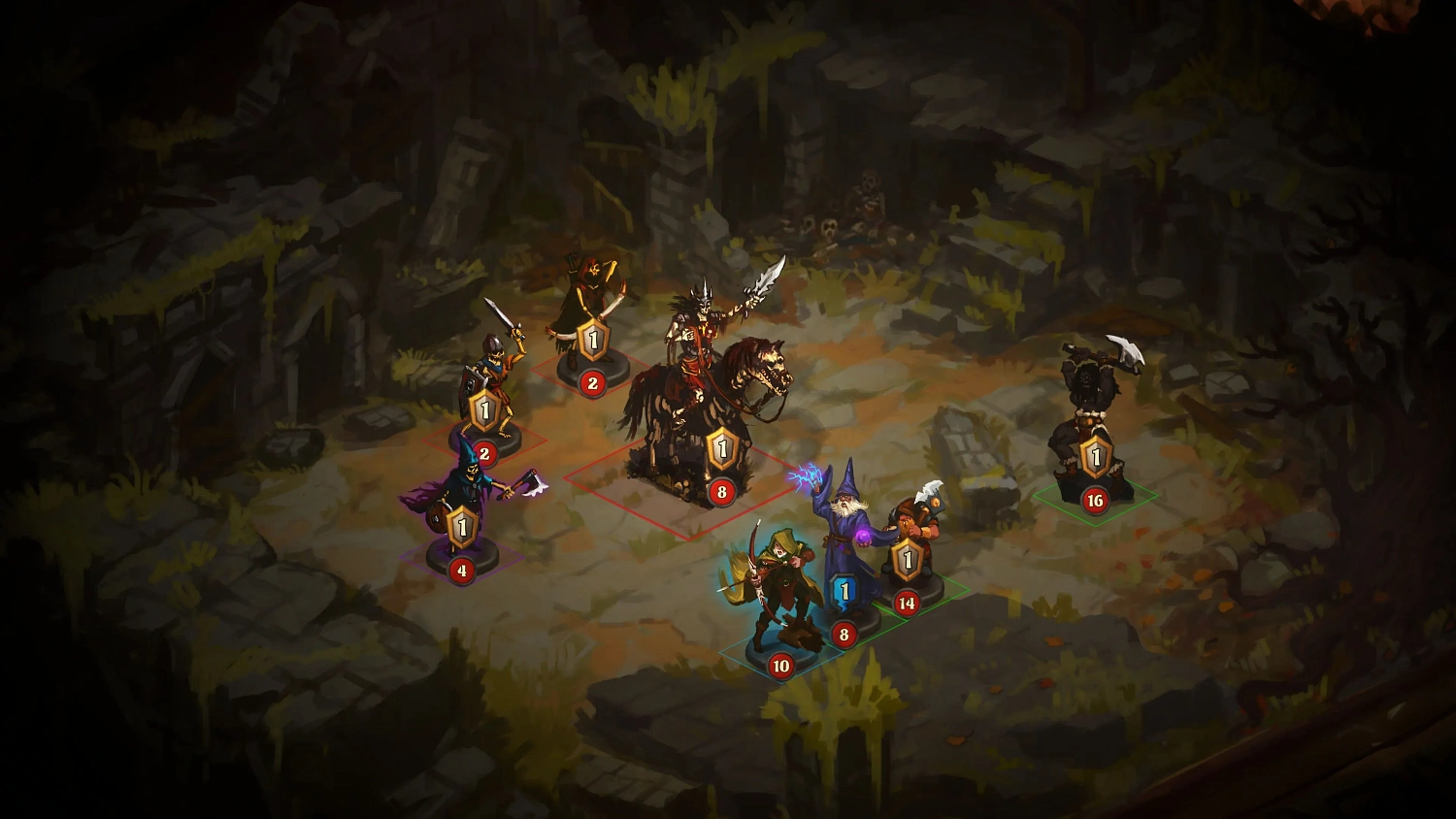Screen dimensions: 1456x819
Task: Select the skeleton archer enemy
Action: [586, 291]
